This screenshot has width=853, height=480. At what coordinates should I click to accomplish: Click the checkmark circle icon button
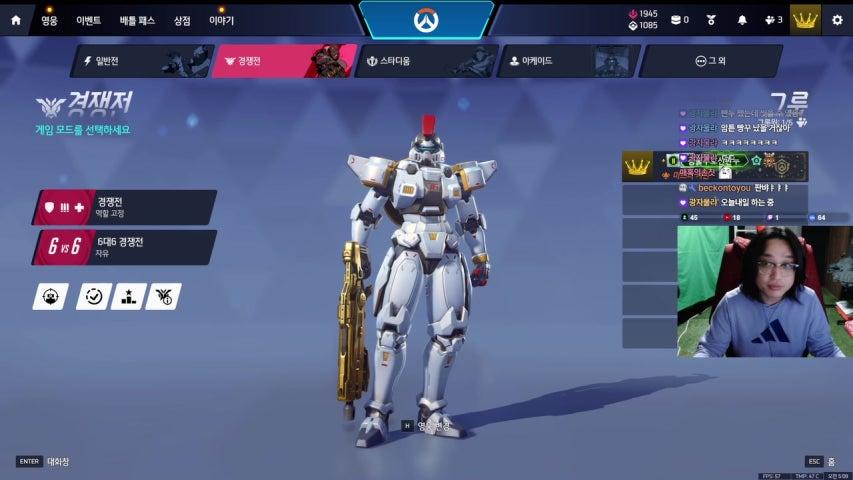pyautogui.click(x=93, y=296)
